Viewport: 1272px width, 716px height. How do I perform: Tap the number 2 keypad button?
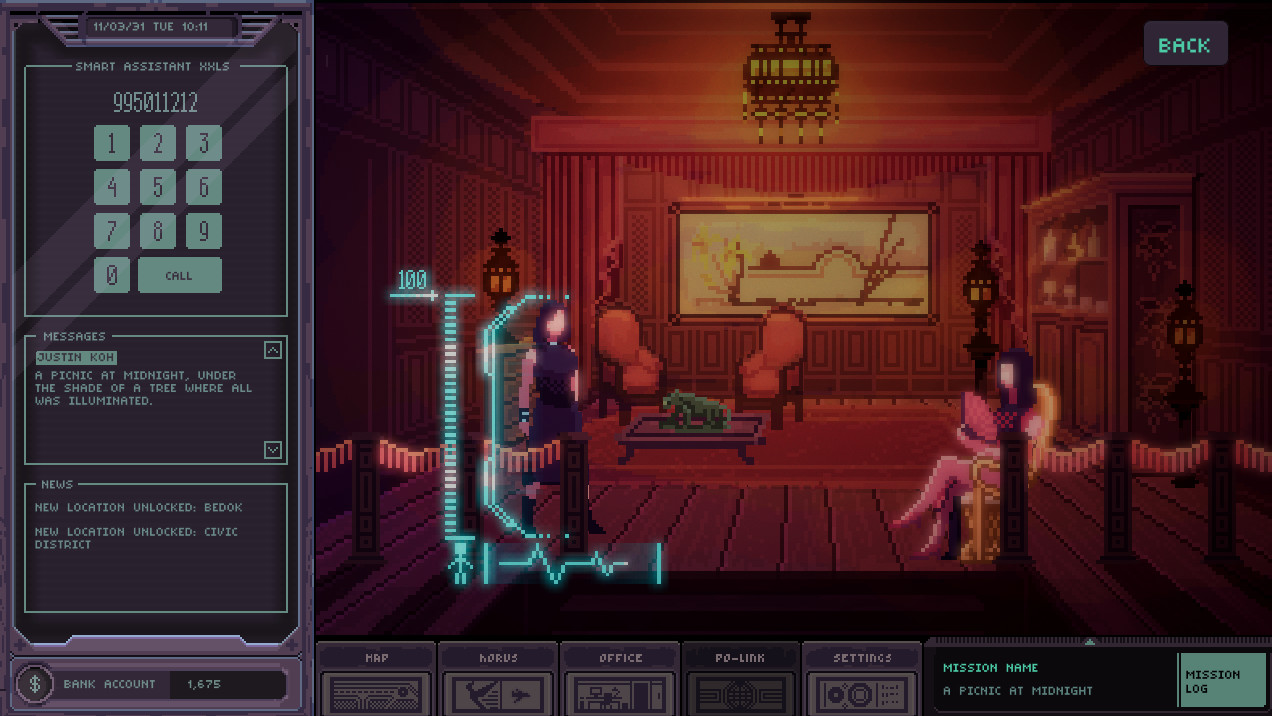point(158,143)
